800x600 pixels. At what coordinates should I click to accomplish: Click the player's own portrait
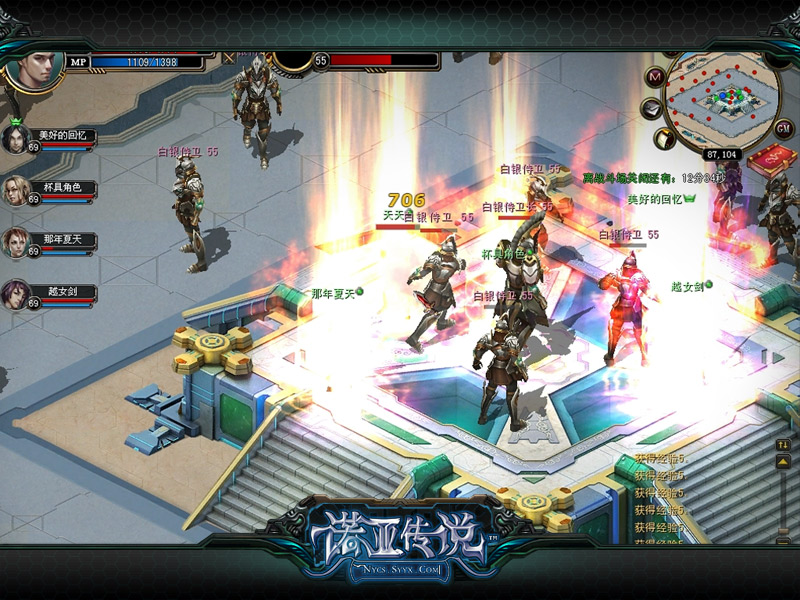[x=35, y=66]
